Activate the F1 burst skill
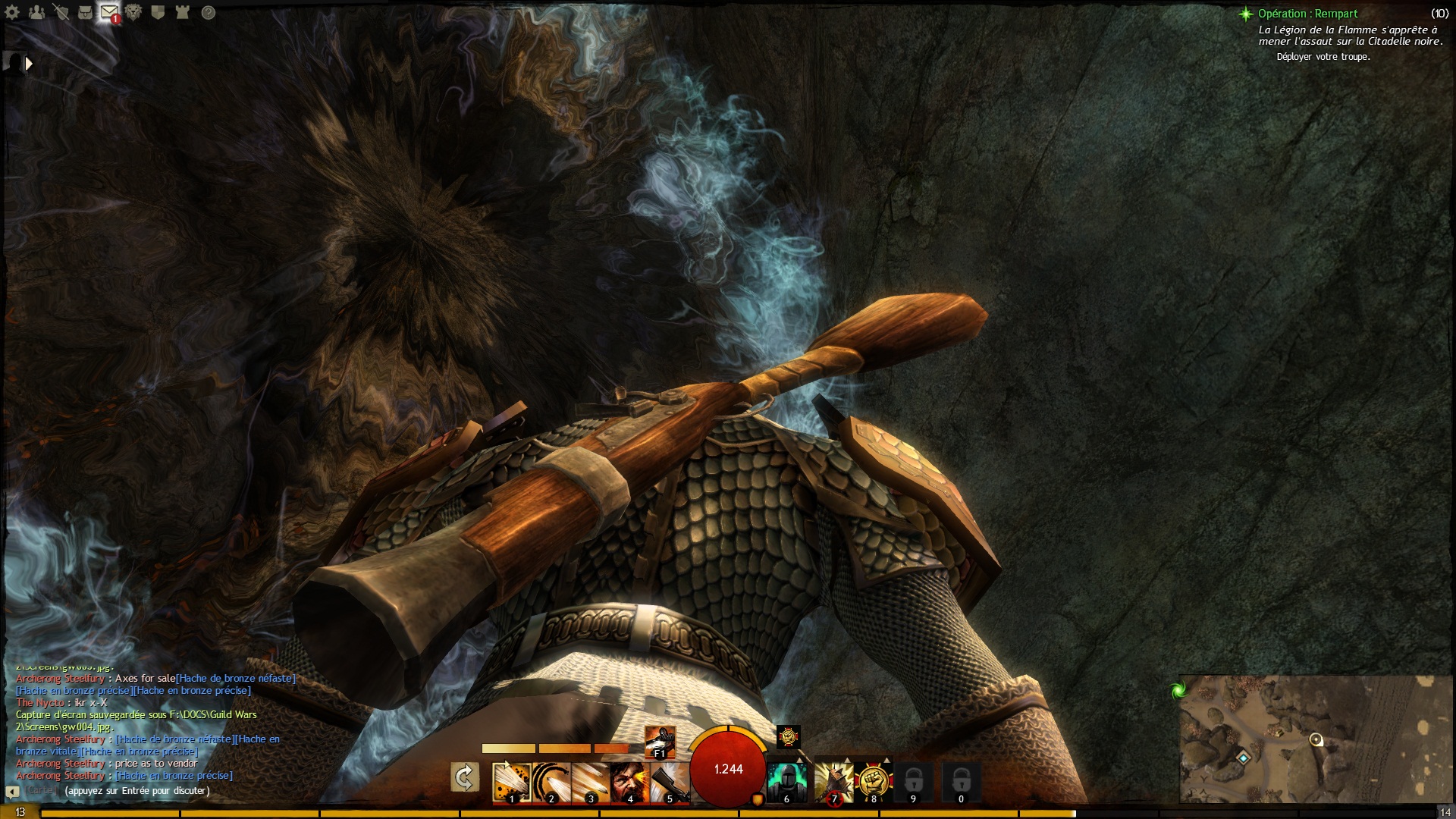The height and width of the screenshot is (819, 1456). [x=659, y=741]
